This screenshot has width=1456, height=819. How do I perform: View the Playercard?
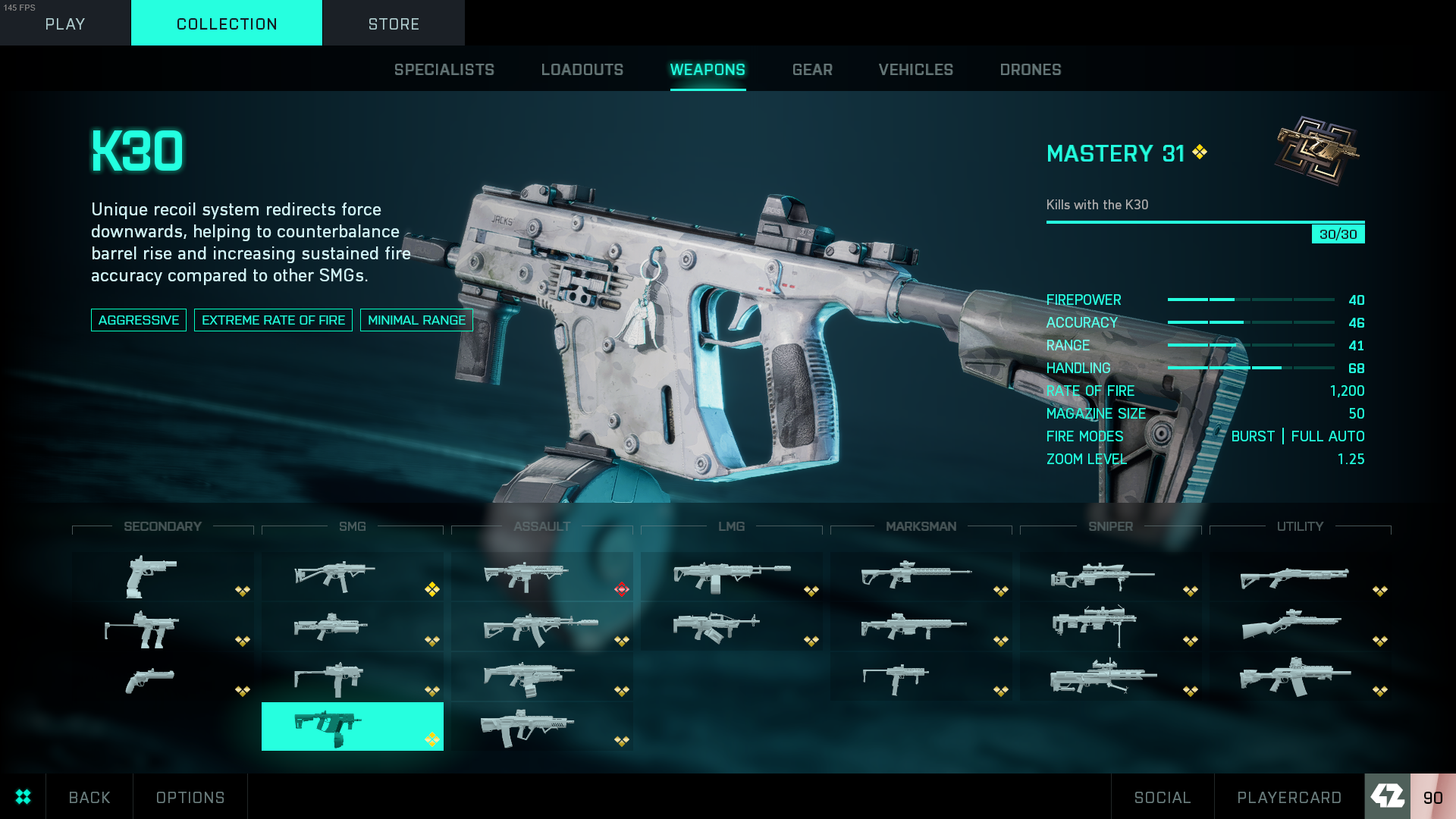1289,797
